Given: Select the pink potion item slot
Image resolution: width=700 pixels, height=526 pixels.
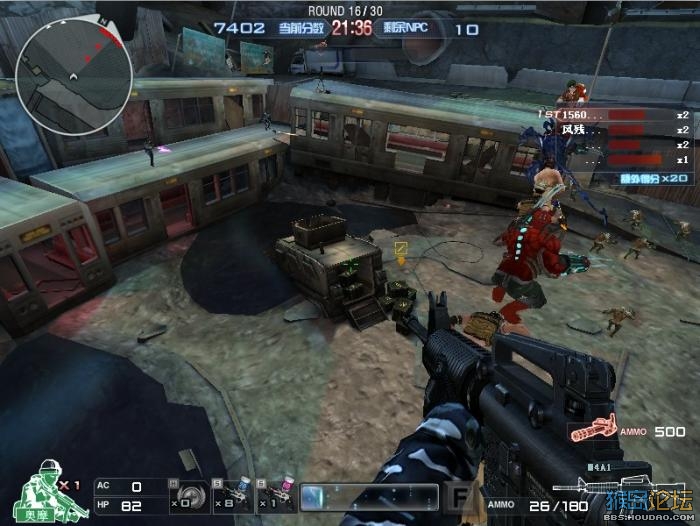Looking at the screenshot, I should 277,494.
